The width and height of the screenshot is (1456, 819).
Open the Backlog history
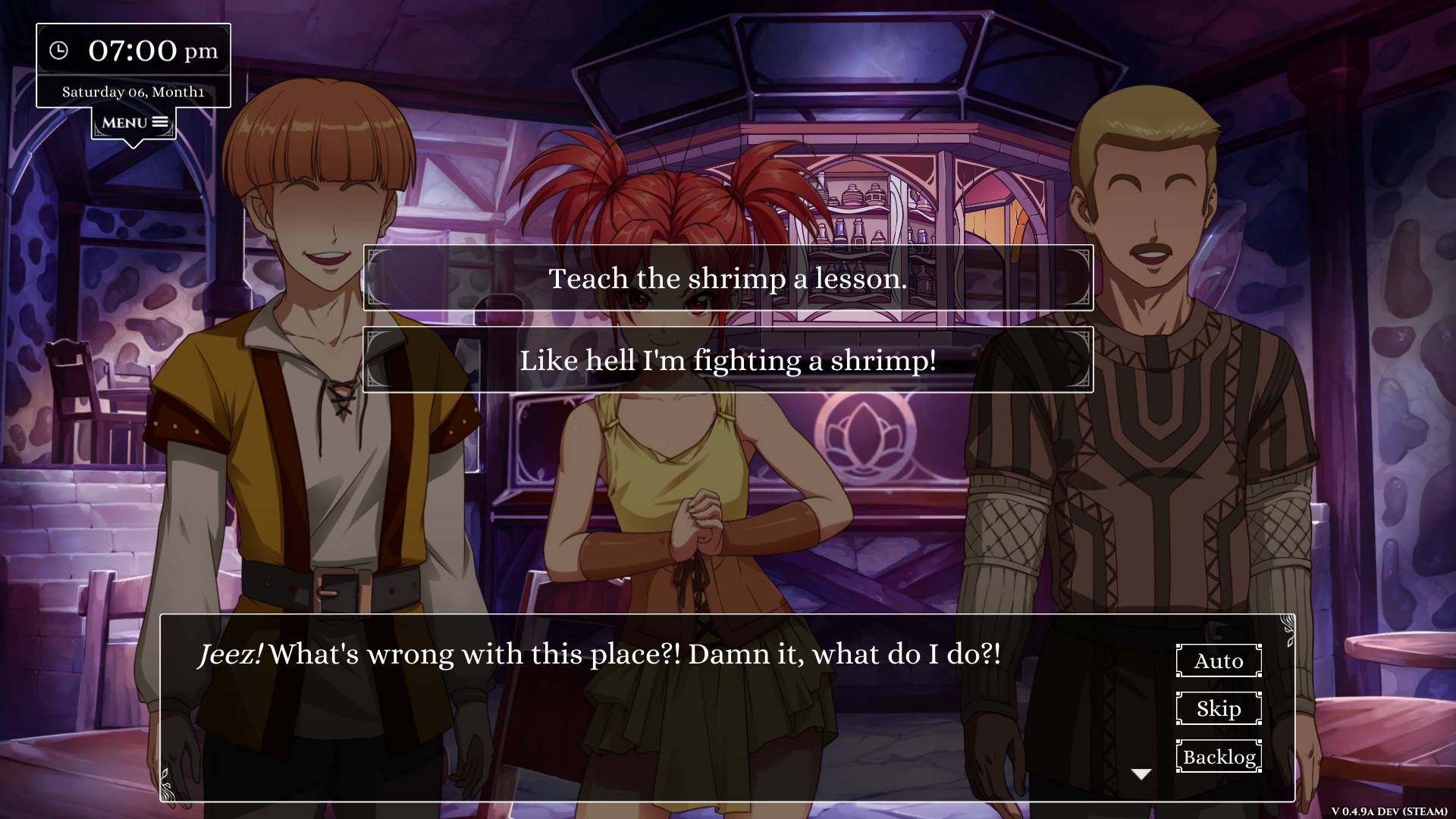[1218, 756]
